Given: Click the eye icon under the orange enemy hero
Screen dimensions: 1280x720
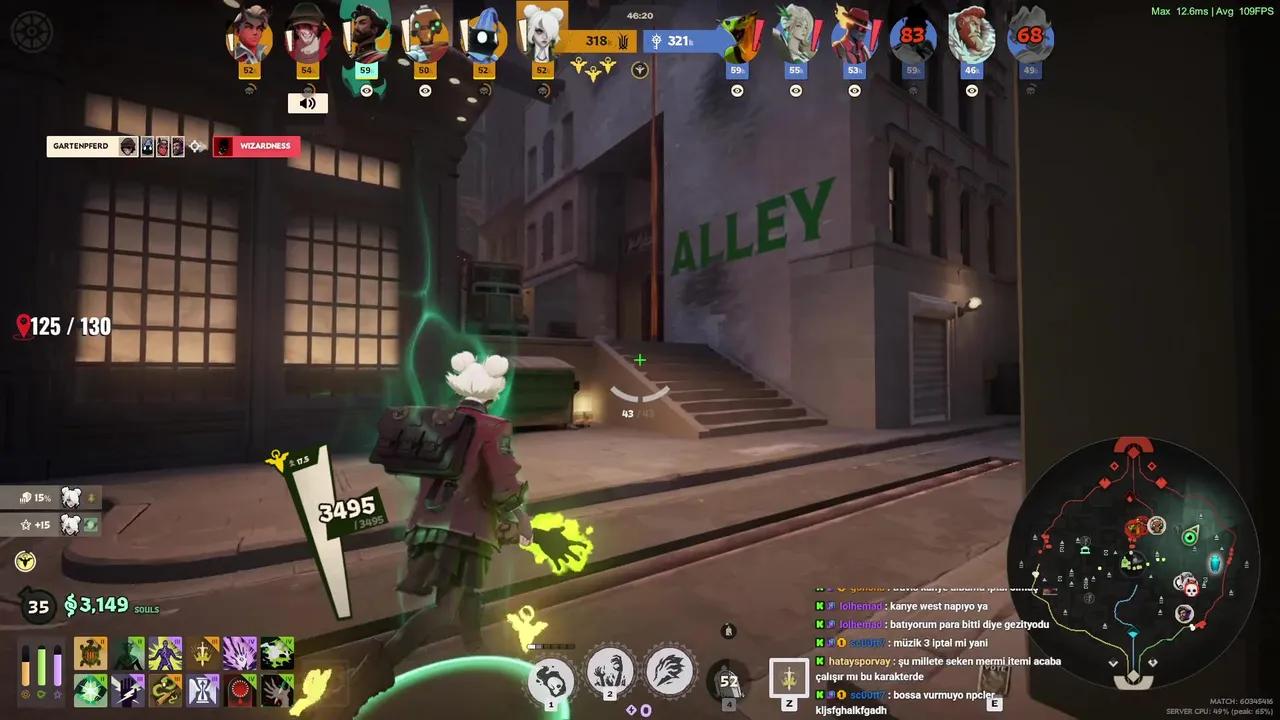Looking at the screenshot, I should click(x=737, y=91).
